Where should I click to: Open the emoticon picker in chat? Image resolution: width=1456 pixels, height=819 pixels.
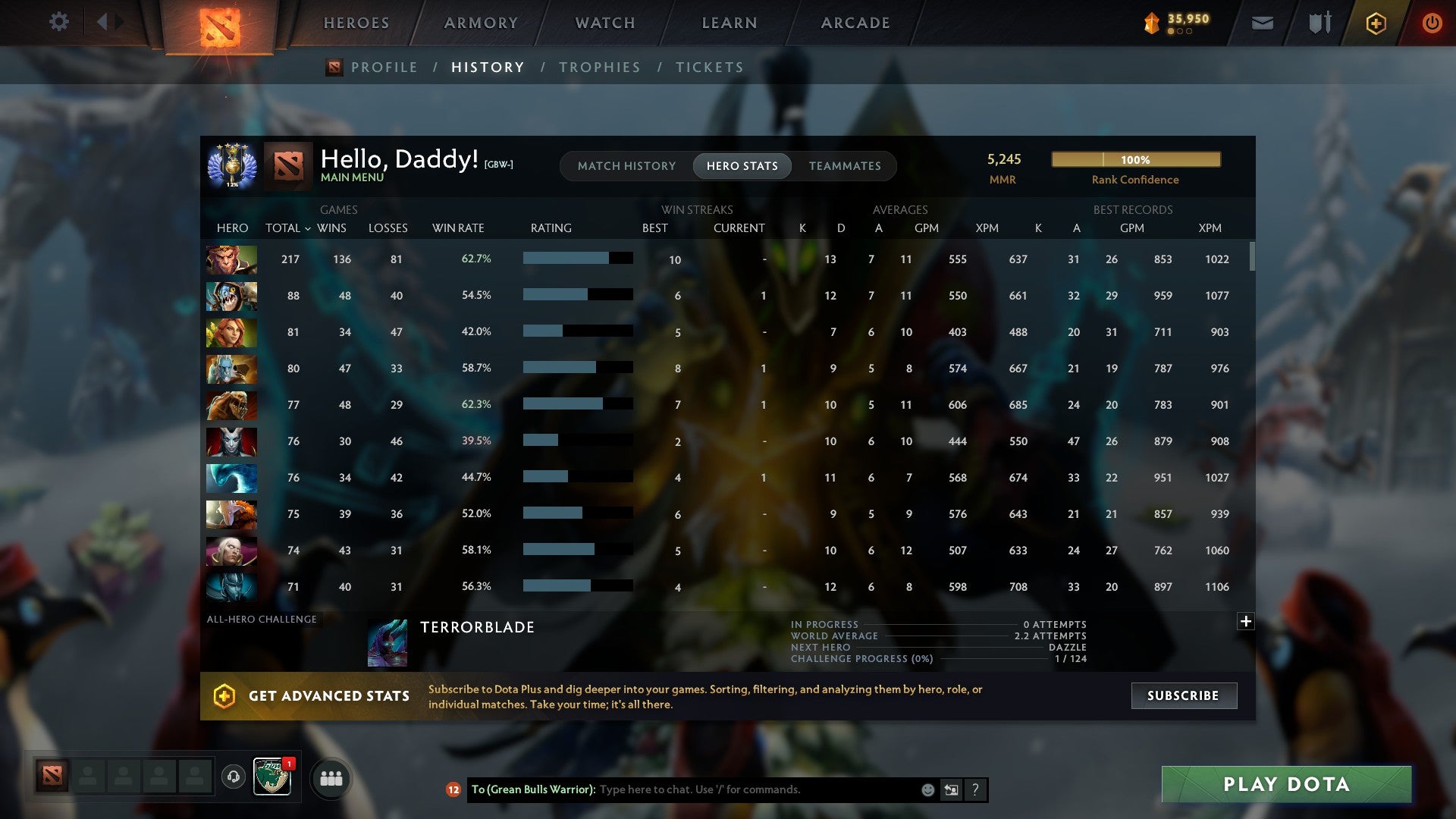pyautogui.click(x=927, y=789)
